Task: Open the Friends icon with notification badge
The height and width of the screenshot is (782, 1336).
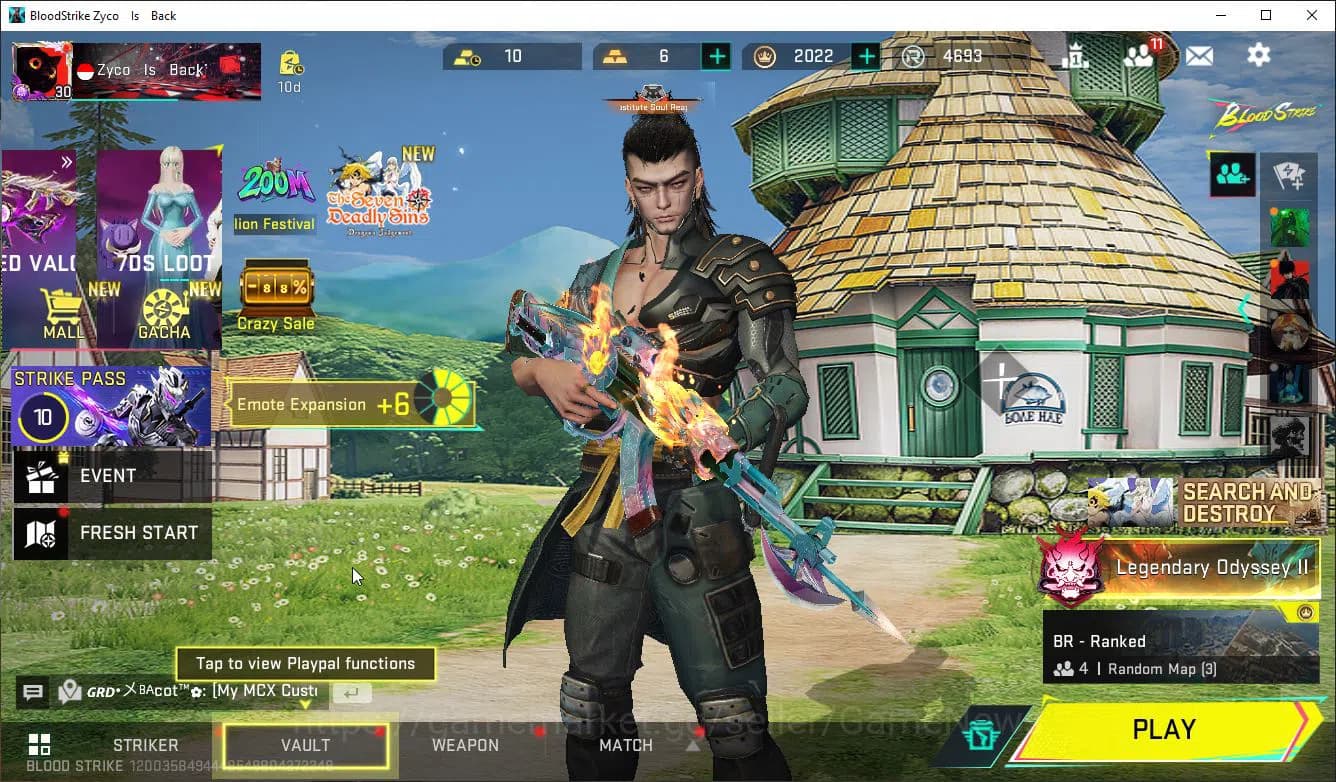Action: click(1139, 55)
